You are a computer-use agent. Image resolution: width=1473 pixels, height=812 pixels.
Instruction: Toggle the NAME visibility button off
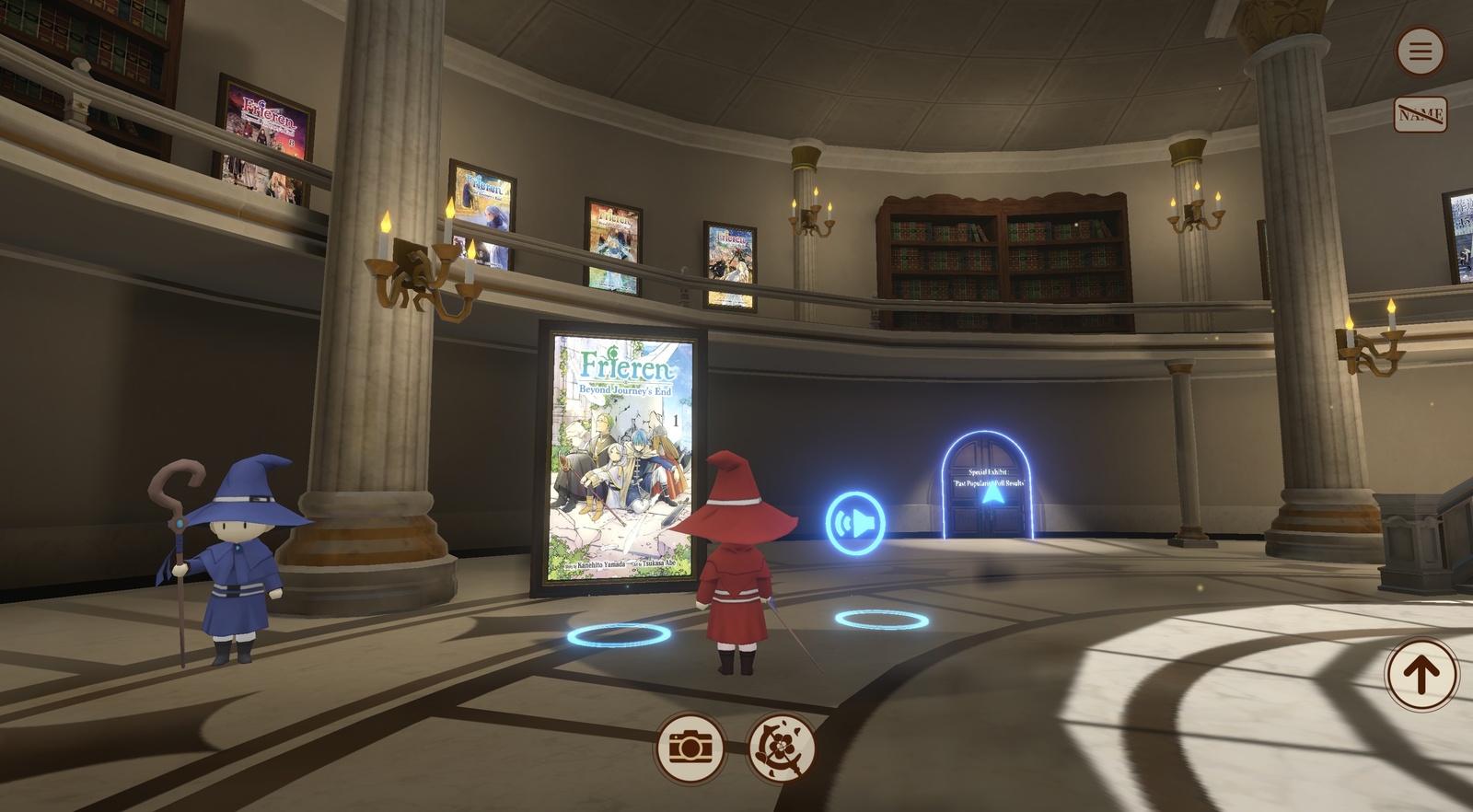(x=1421, y=113)
